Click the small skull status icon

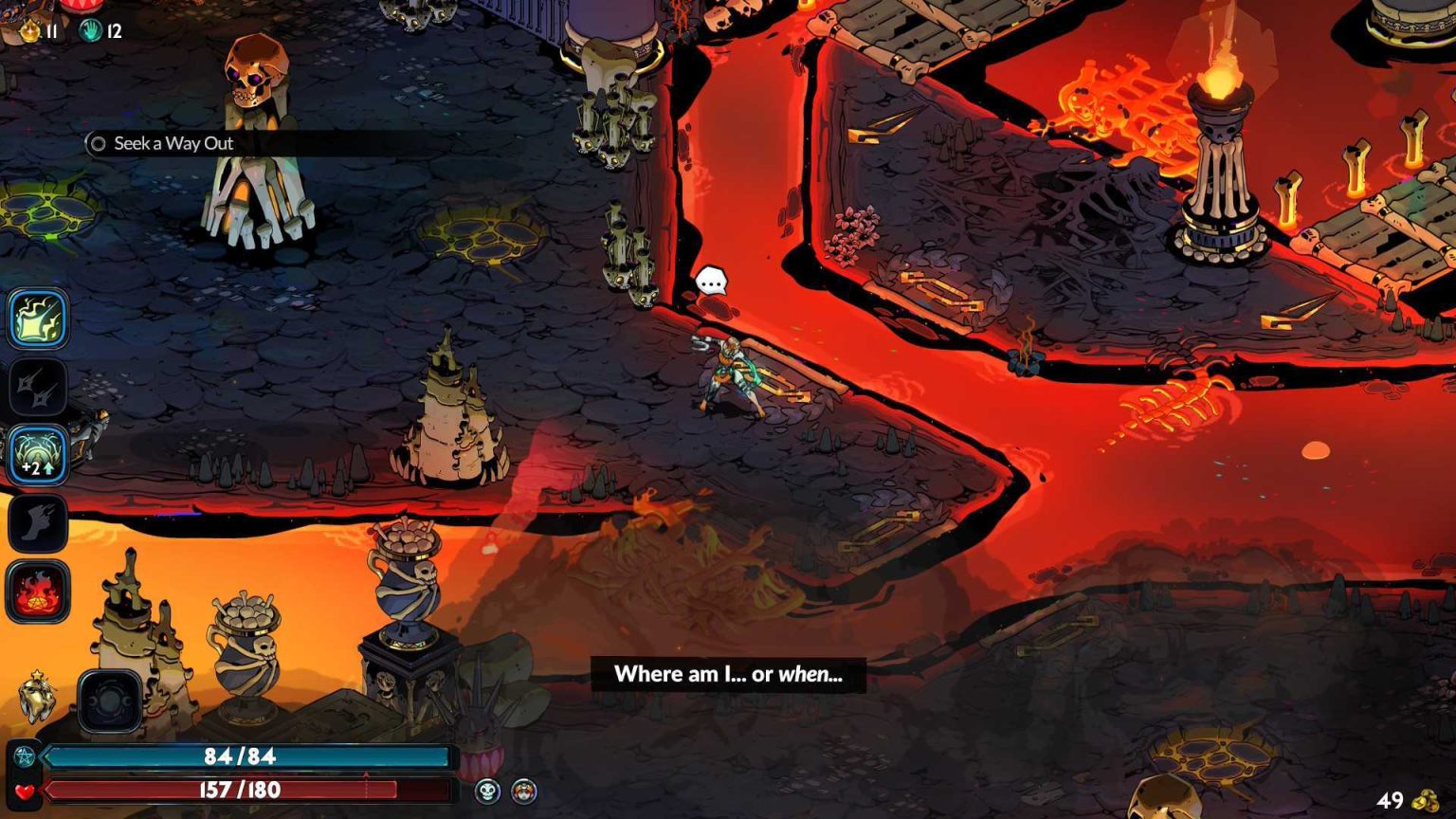point(487,791)
